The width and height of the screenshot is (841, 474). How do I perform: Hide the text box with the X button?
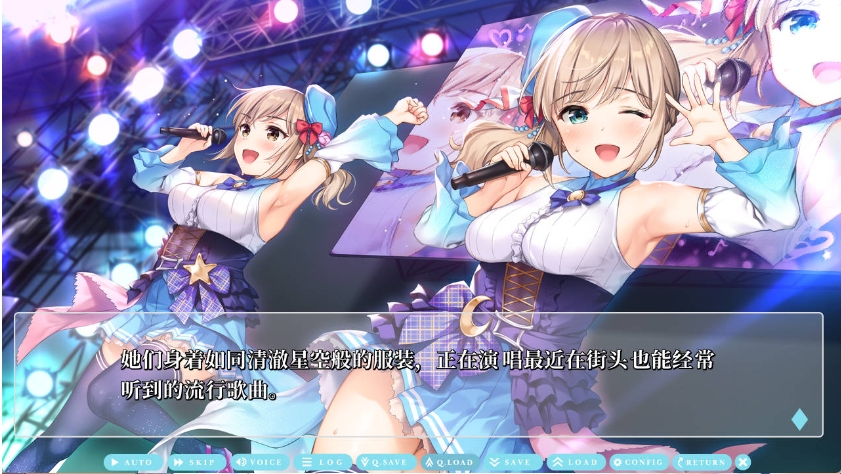743,462
